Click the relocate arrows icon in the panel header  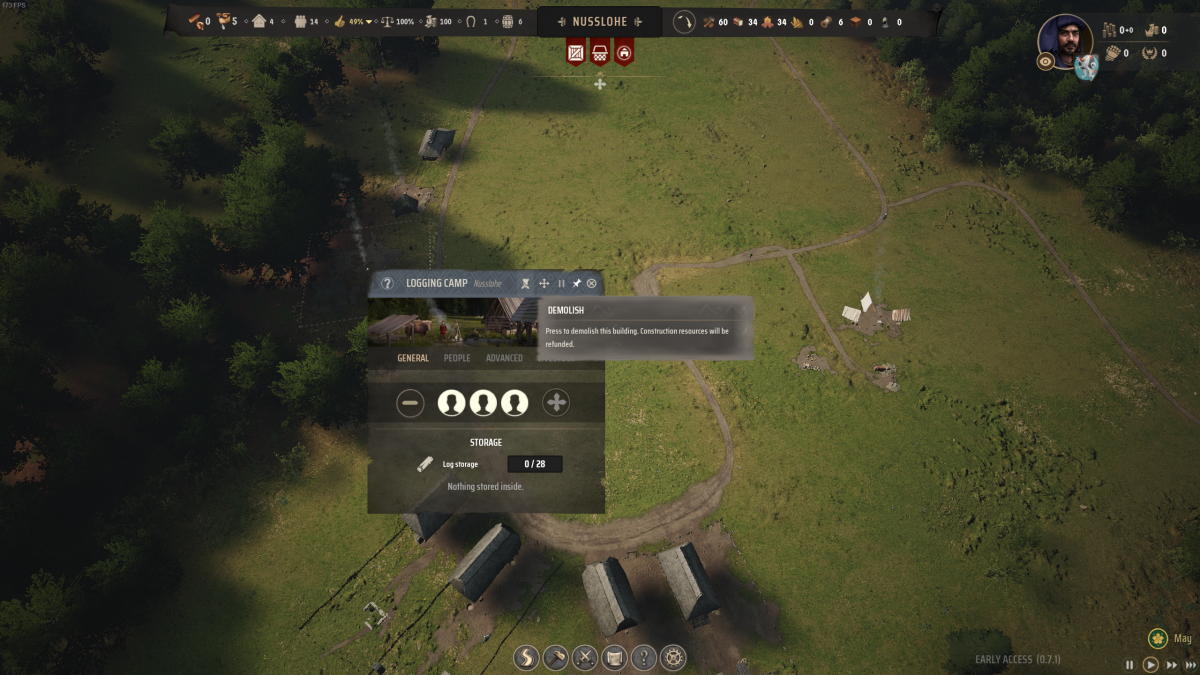pos(544,284)
